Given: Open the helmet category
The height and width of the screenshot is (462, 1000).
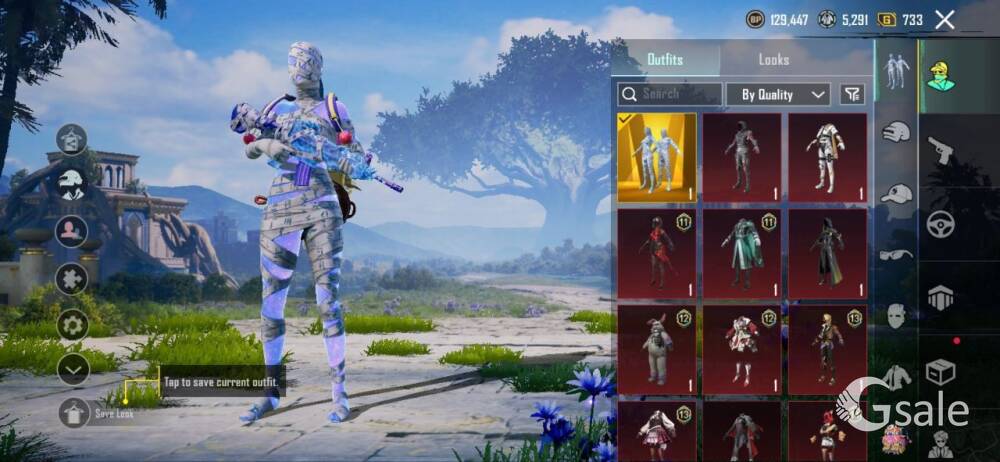Looking at the screenshot, I should (x=895, y=132).
